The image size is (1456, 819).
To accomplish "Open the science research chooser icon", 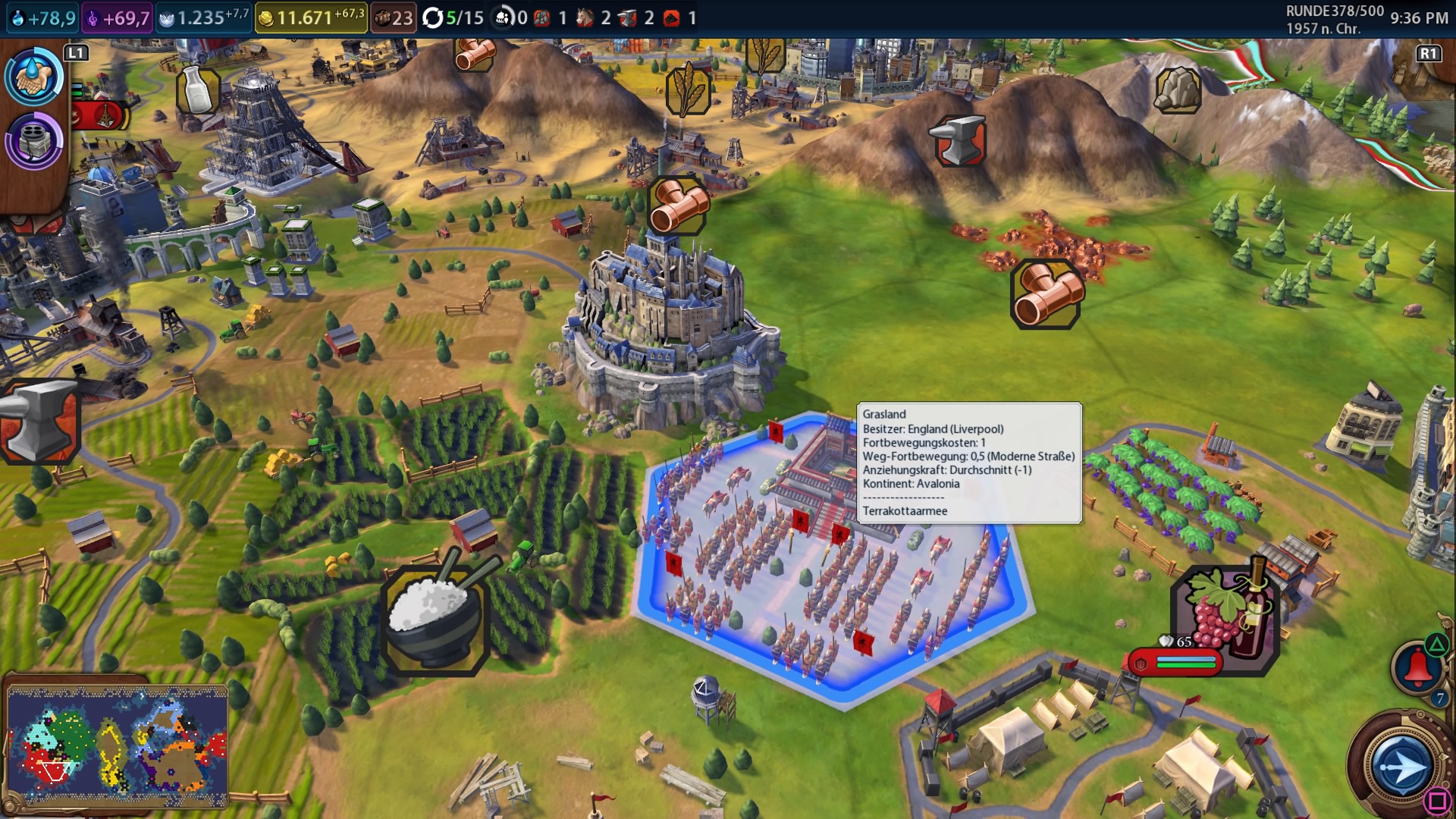I will (34, 76).
